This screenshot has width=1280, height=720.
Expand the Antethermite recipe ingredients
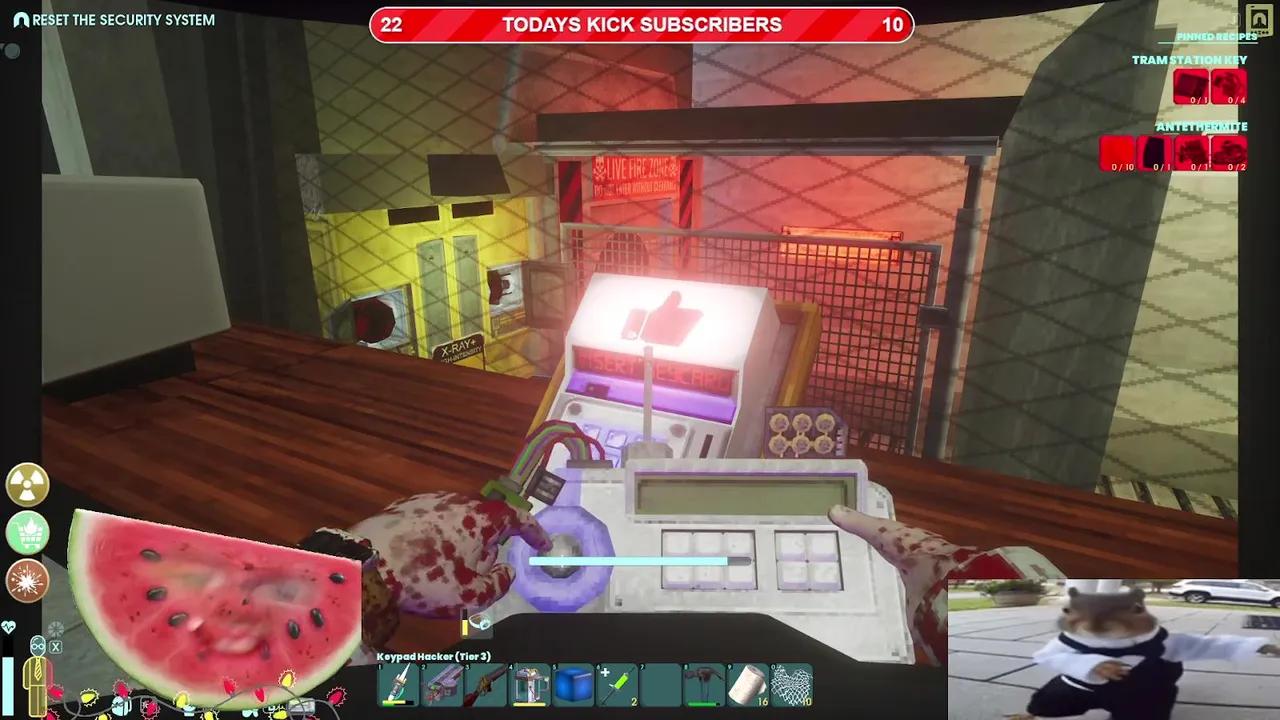click(x=1201, y=127)
